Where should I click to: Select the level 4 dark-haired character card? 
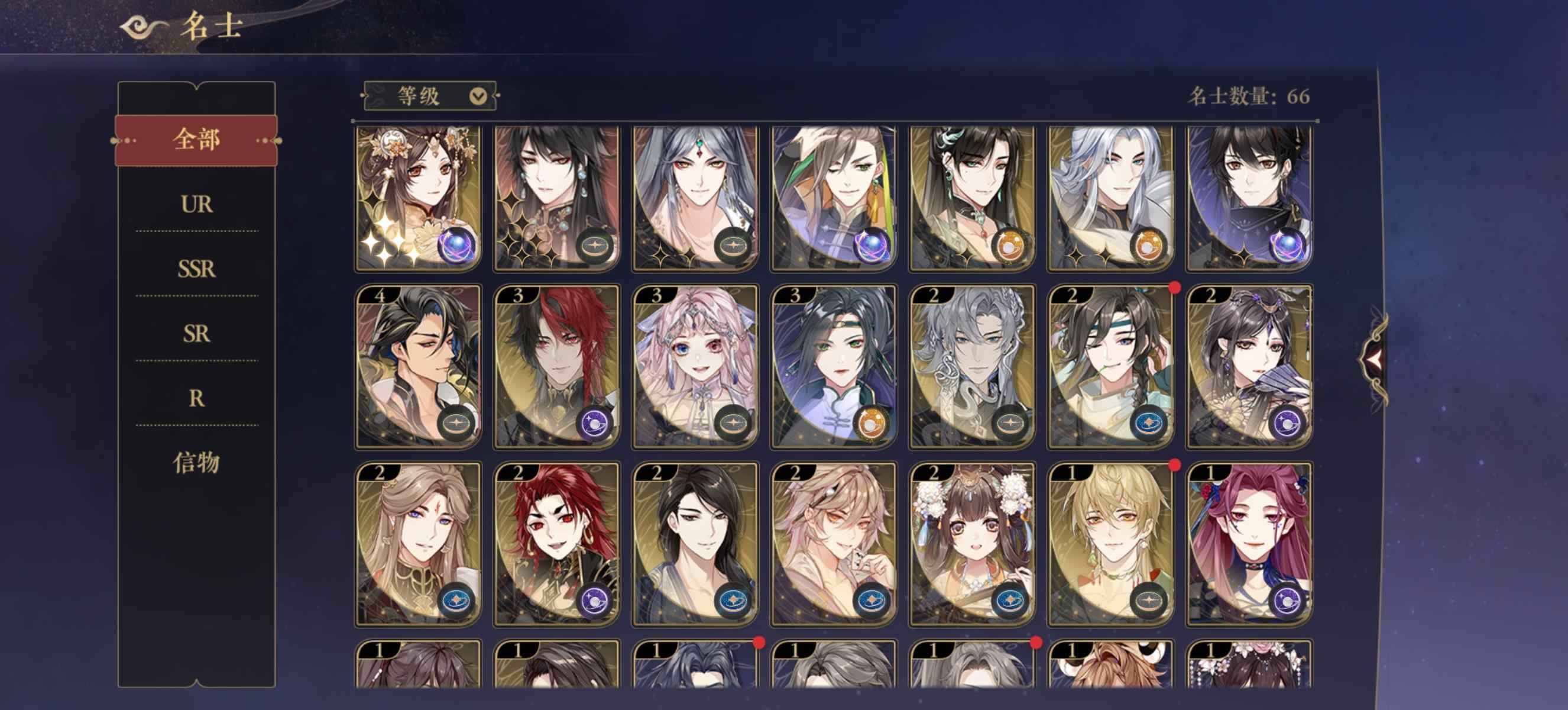pos(417,367)
